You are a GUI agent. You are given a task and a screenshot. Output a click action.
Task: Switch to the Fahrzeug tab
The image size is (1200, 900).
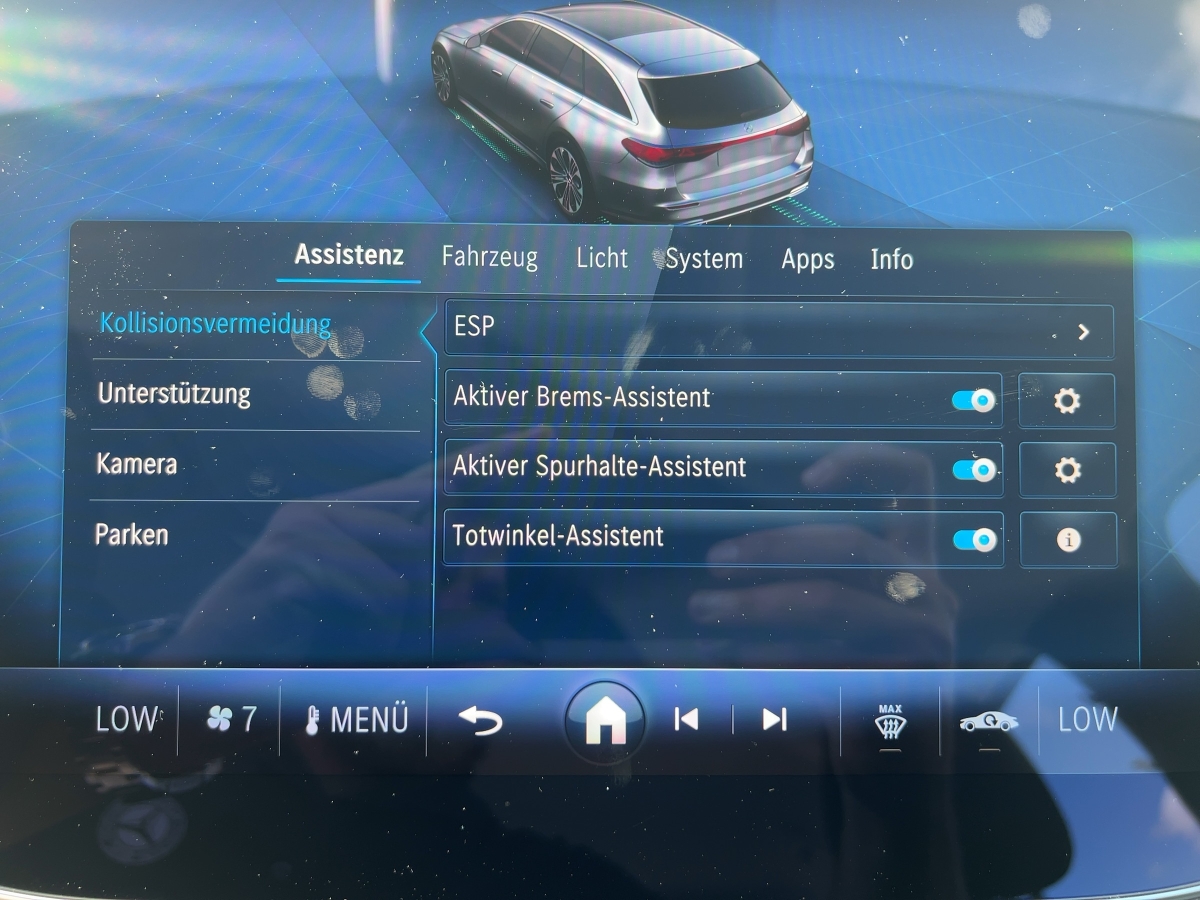click(x=489, y=258)
